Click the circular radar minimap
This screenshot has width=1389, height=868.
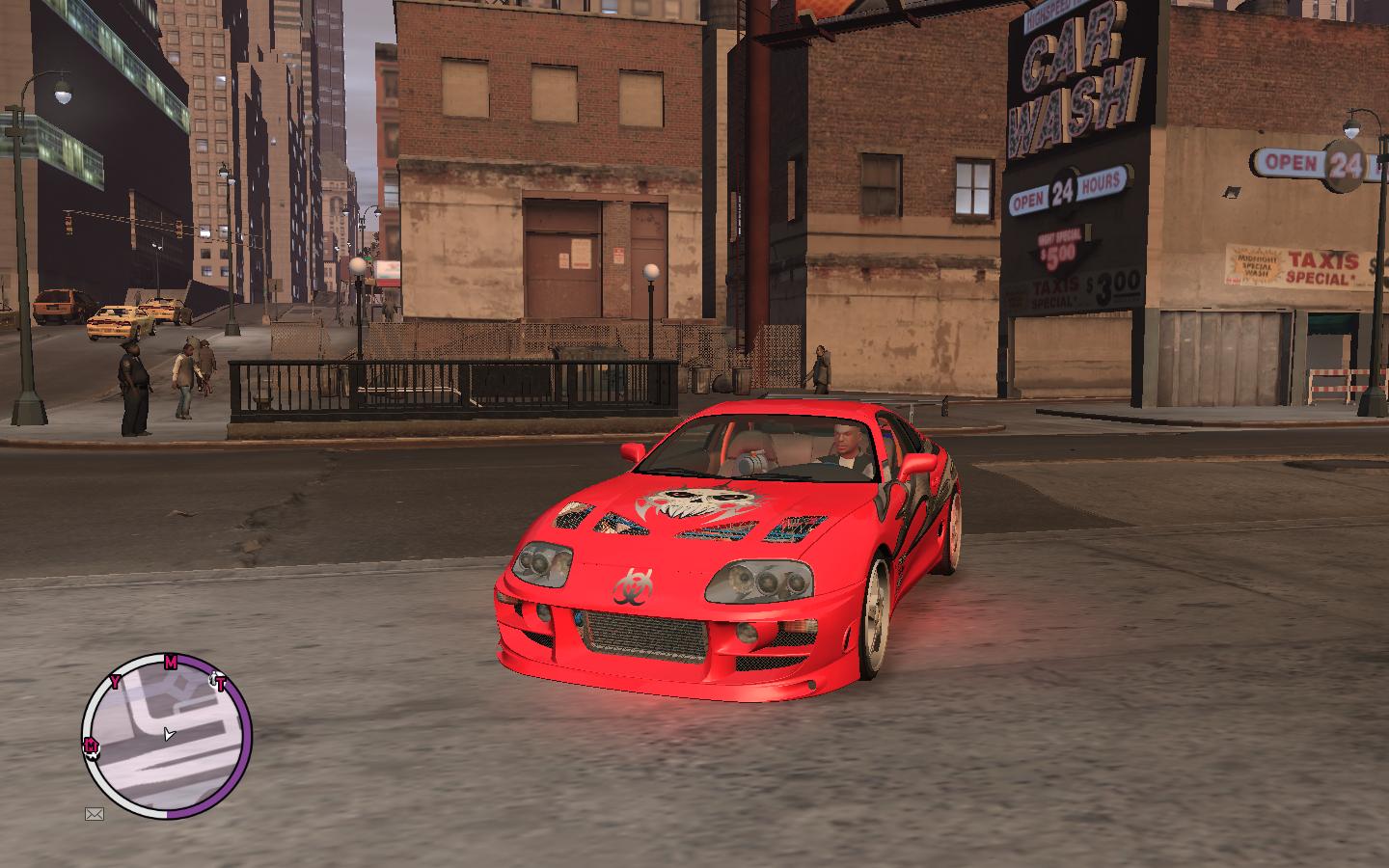(166, 737)
